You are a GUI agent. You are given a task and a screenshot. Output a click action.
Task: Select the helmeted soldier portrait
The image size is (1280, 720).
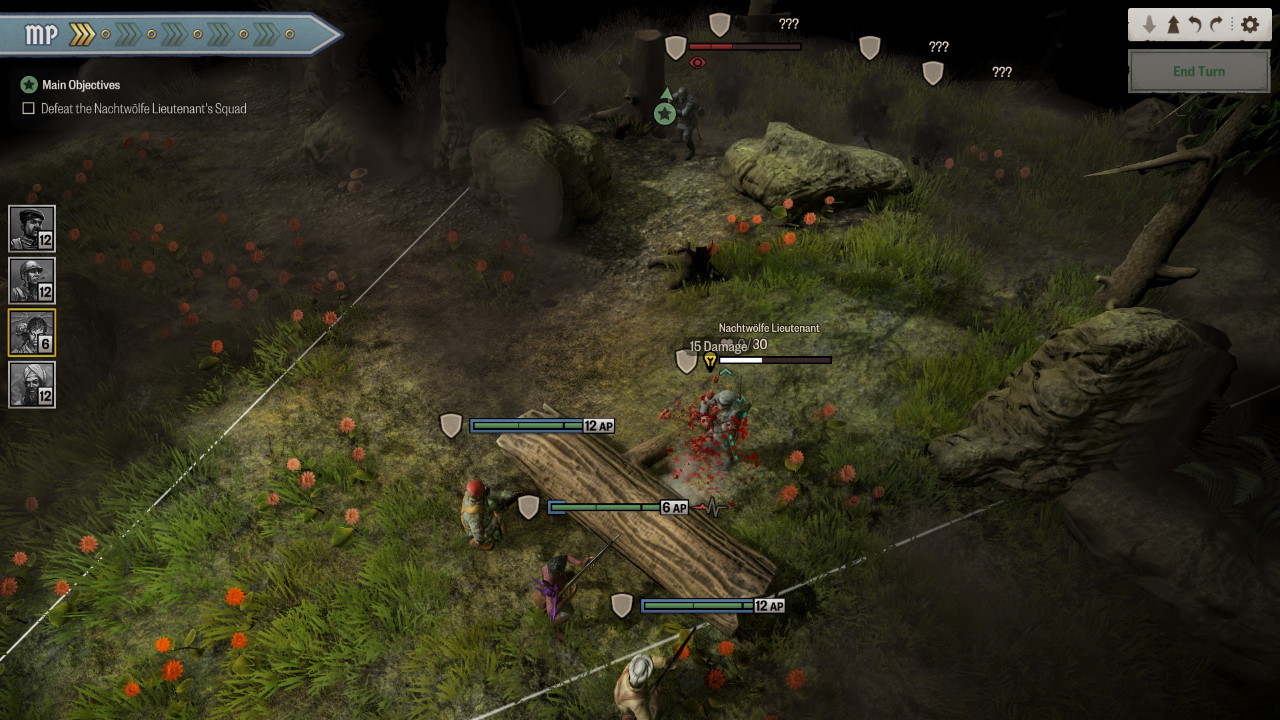pyautogui.click(x=31, y=280)
